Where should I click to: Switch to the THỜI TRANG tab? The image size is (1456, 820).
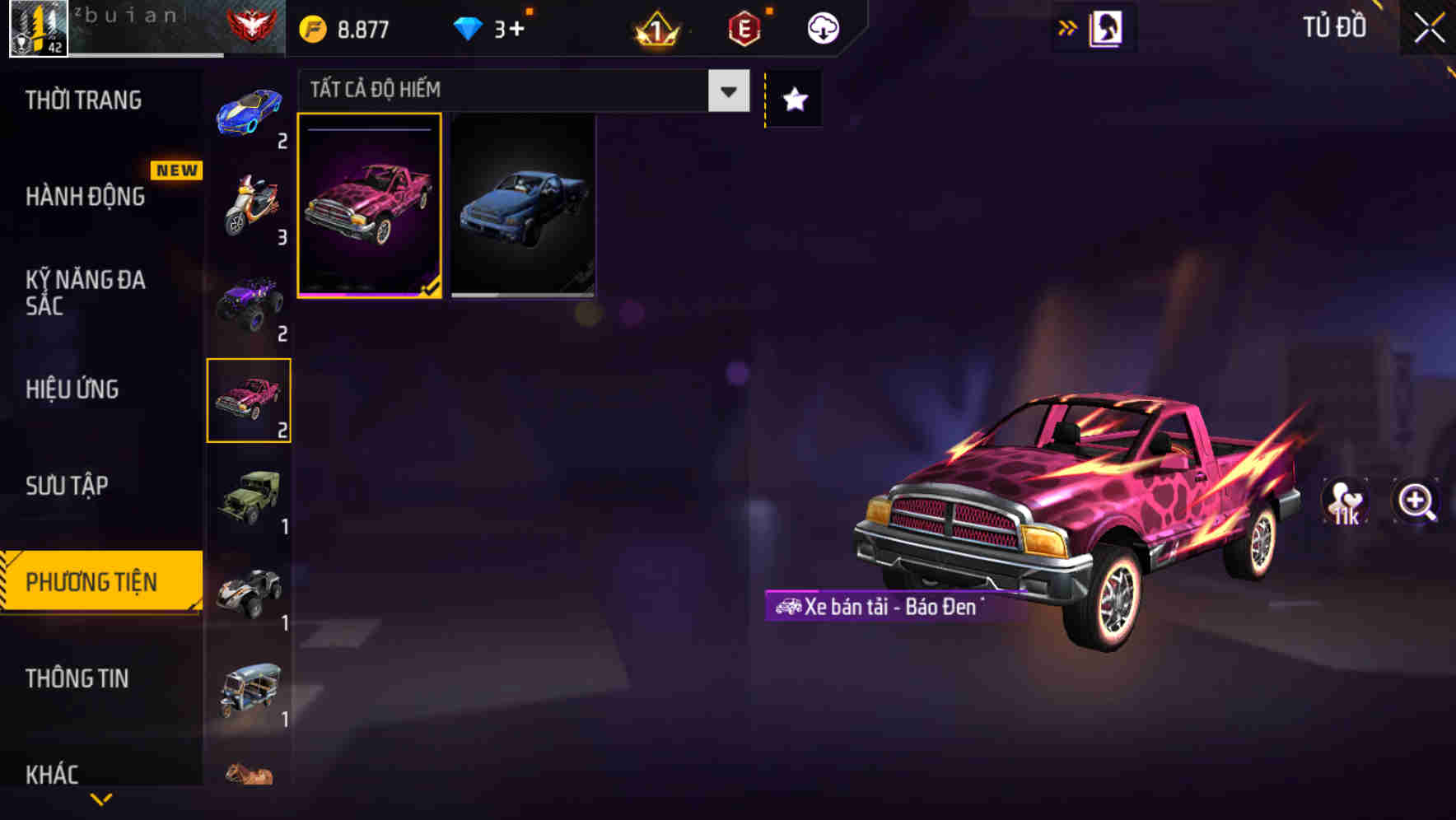(x=84, y=100)
